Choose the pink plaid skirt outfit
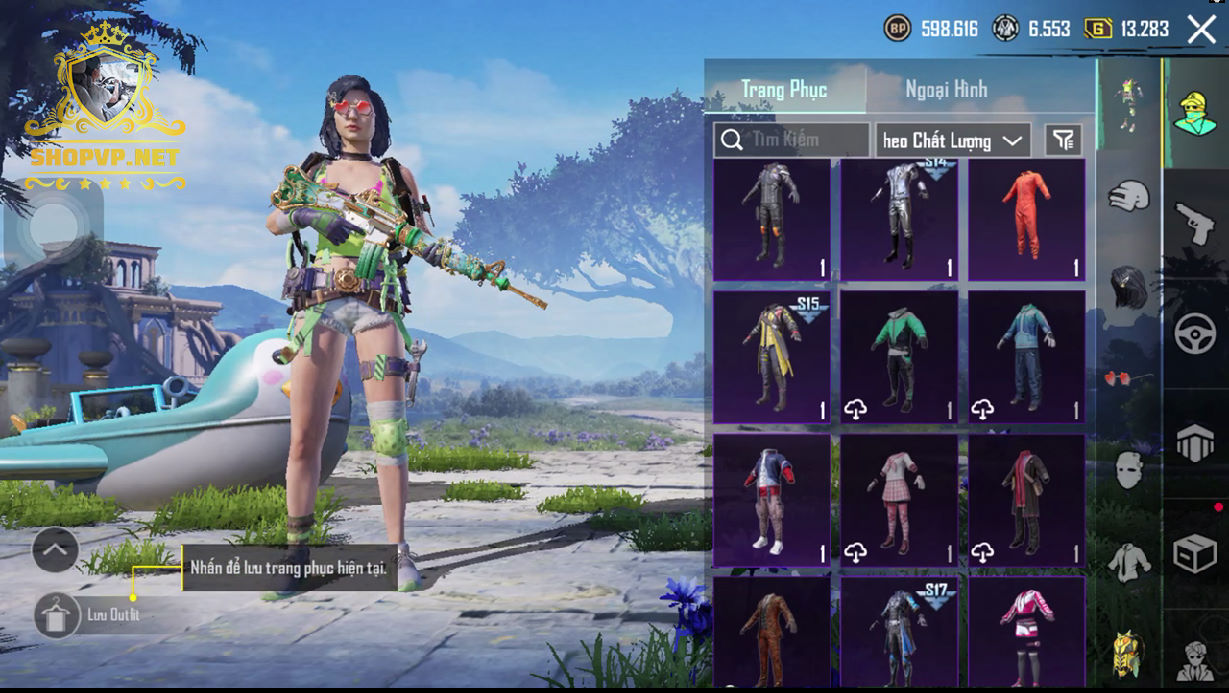 point(898,499)
